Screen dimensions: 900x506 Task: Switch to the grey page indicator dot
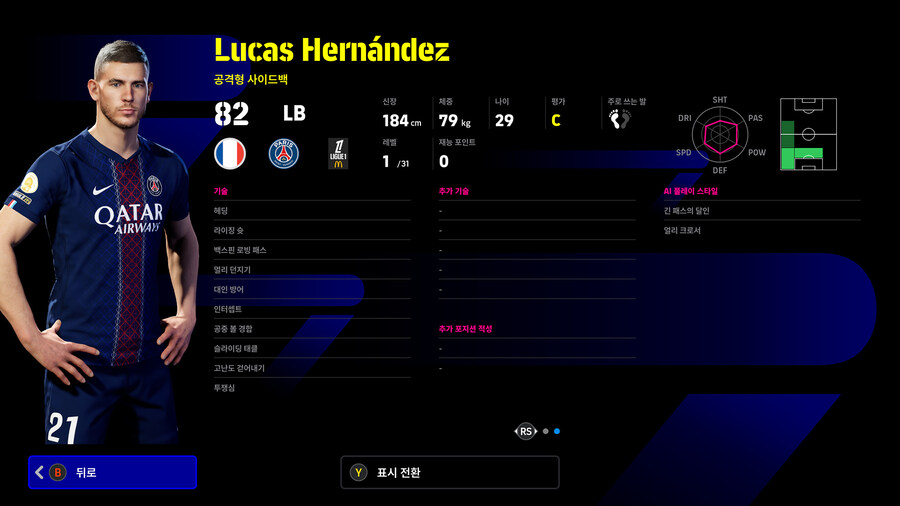[545, 431]
